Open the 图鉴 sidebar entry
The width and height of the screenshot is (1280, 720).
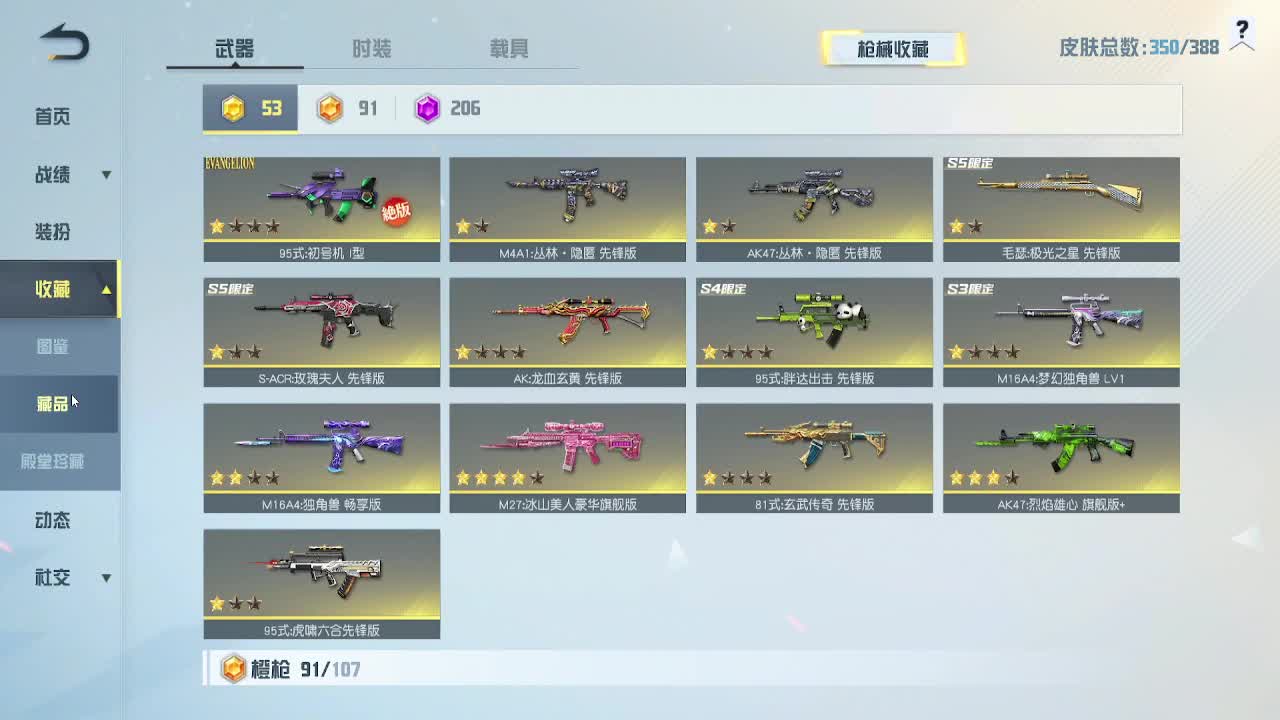tap(52, 345)
